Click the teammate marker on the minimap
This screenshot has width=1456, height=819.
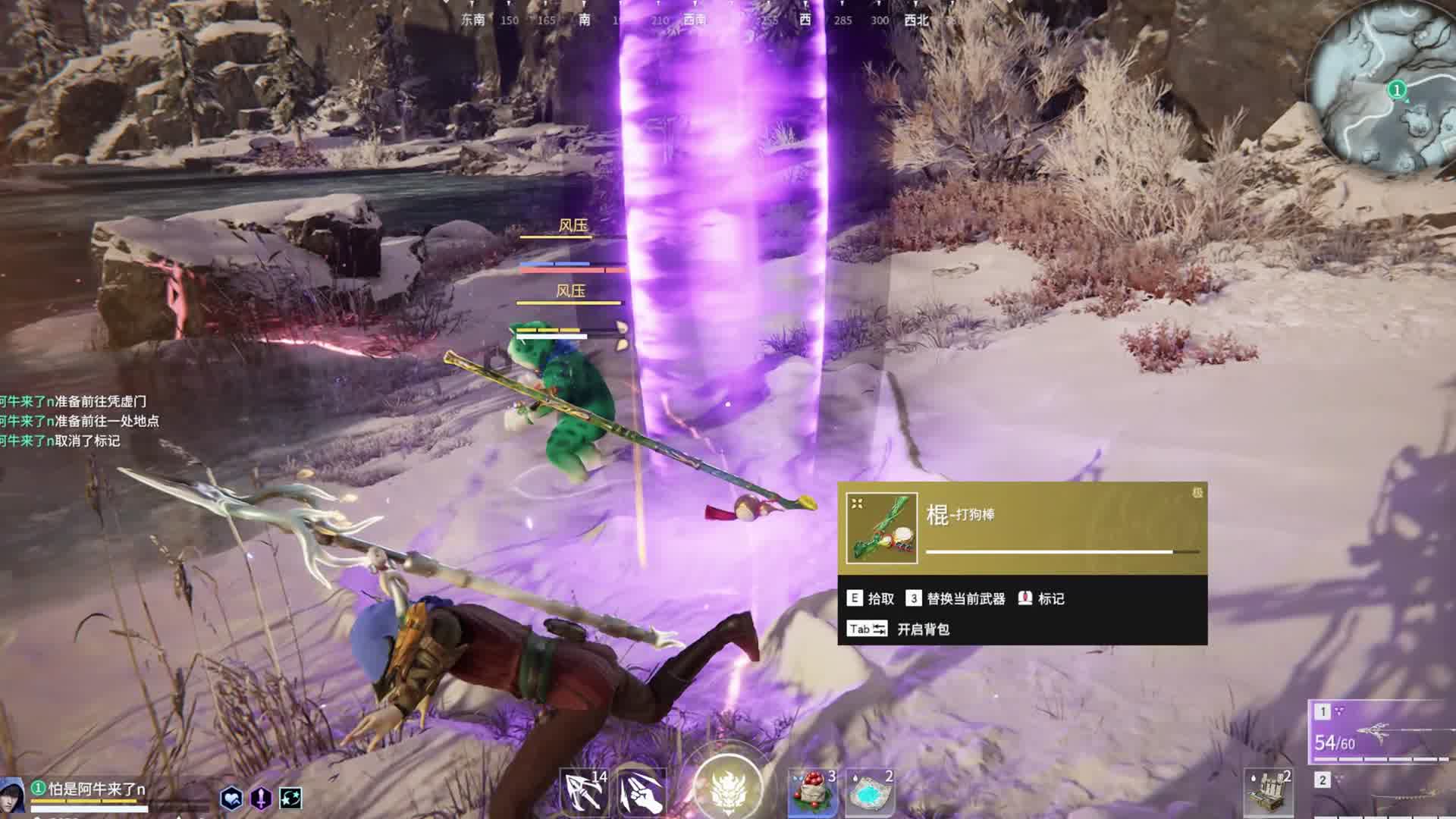1397,90
